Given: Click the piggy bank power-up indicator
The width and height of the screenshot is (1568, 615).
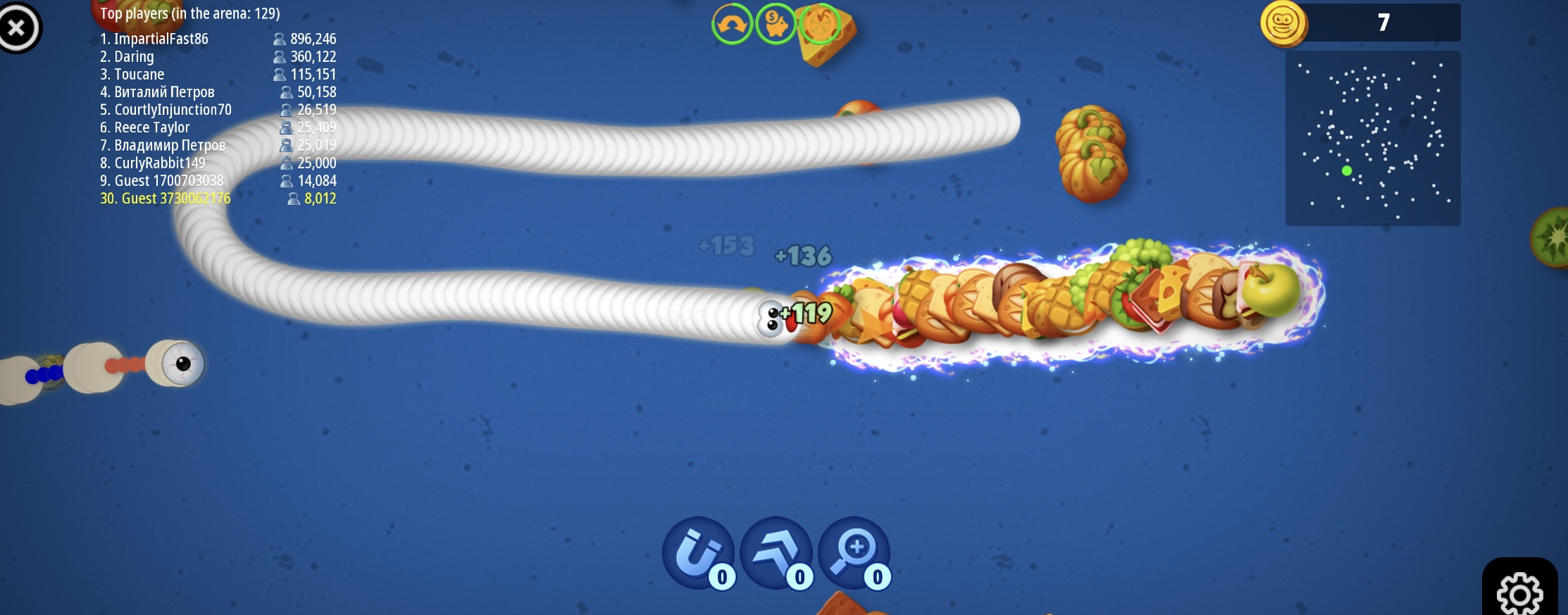Looking at the screenshot, I should coord(776,24).
